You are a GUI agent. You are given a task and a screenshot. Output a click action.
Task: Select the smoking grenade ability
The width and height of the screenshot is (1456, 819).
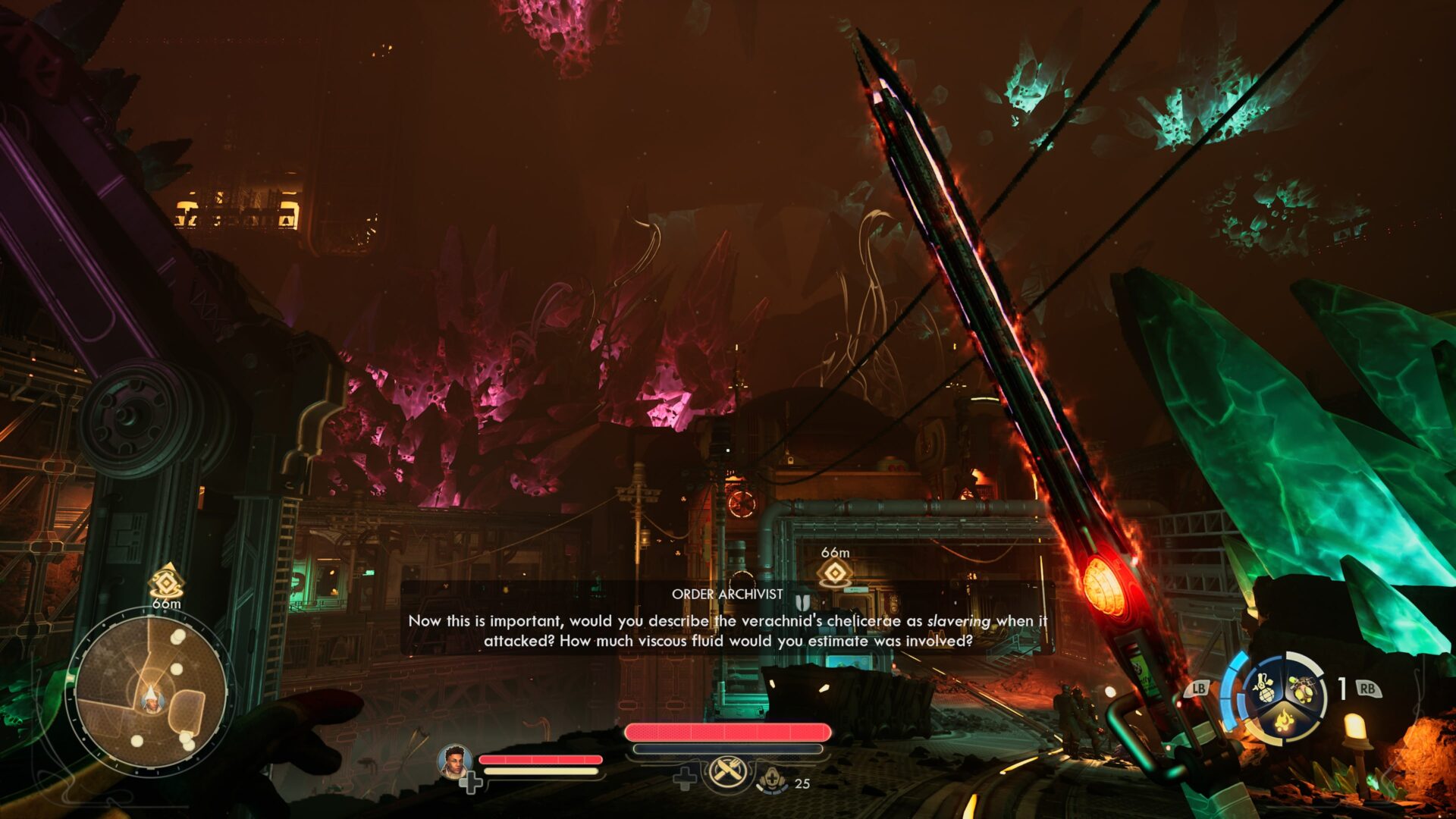[1265, 689]
